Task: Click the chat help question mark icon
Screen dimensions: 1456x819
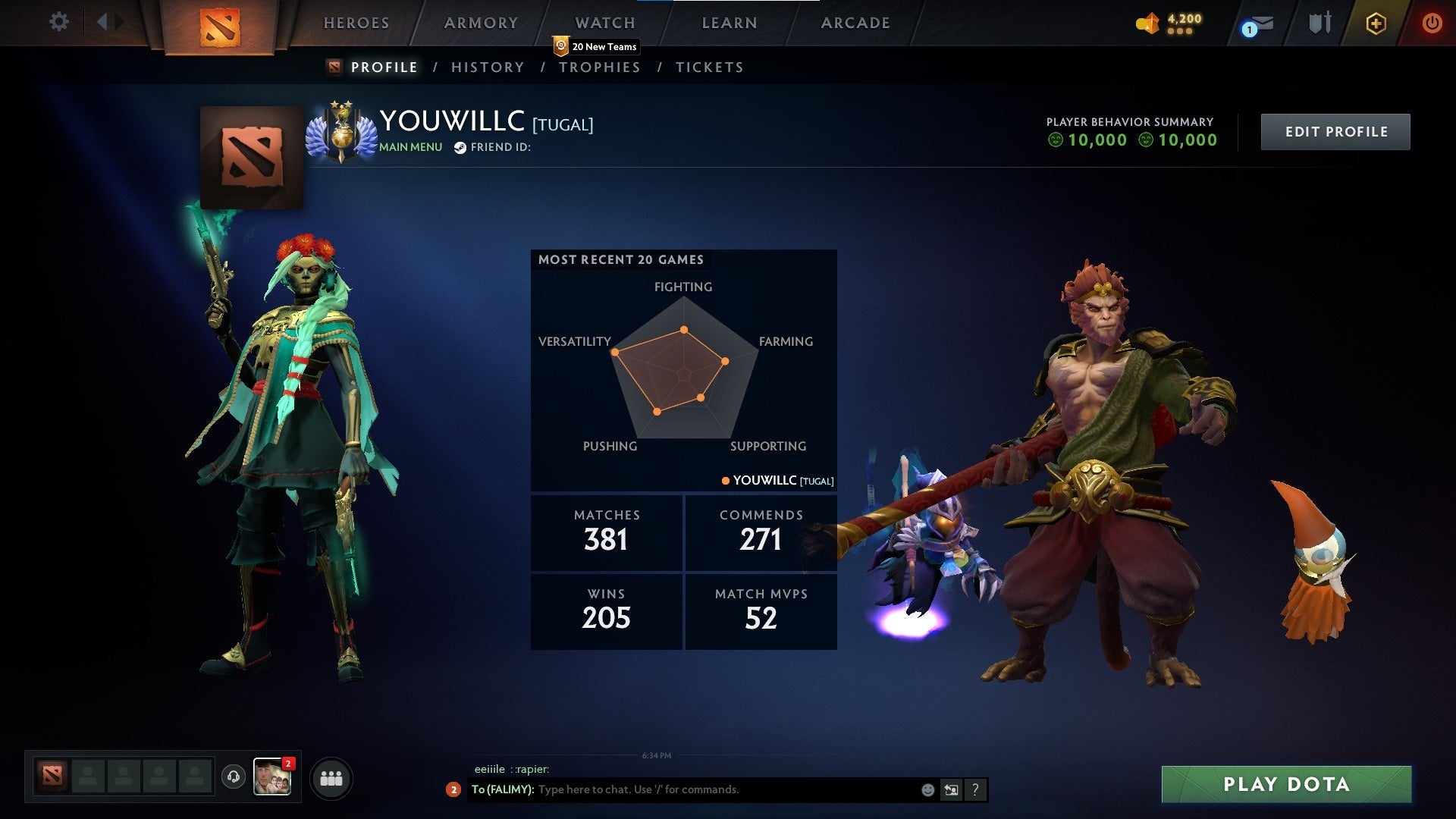Action: pyautogui.click(x=974, y=789)
